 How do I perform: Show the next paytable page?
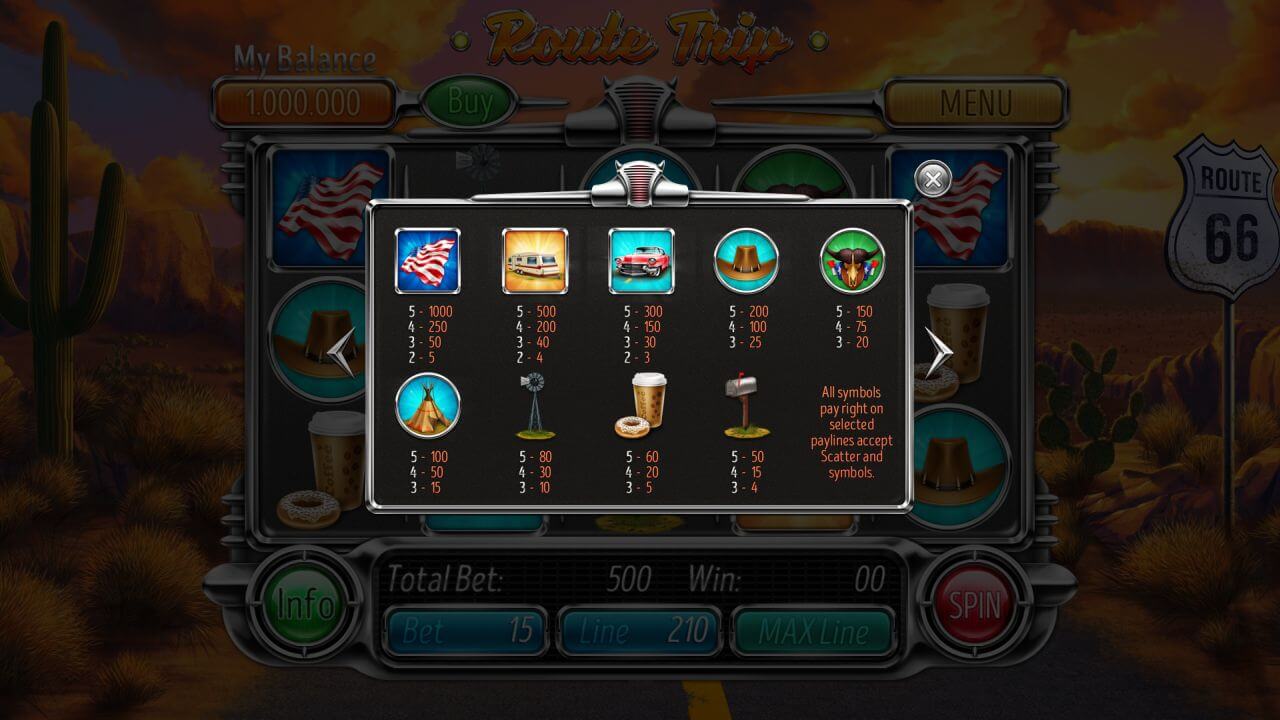tap(937, 352)
